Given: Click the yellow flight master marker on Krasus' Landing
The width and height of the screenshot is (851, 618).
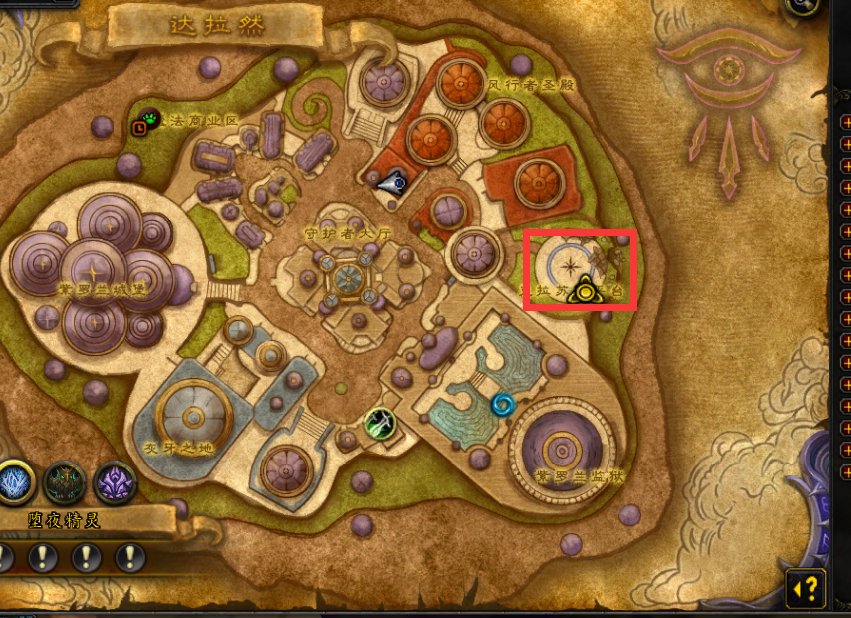Looking at the screenshot, I should [589, 291].
